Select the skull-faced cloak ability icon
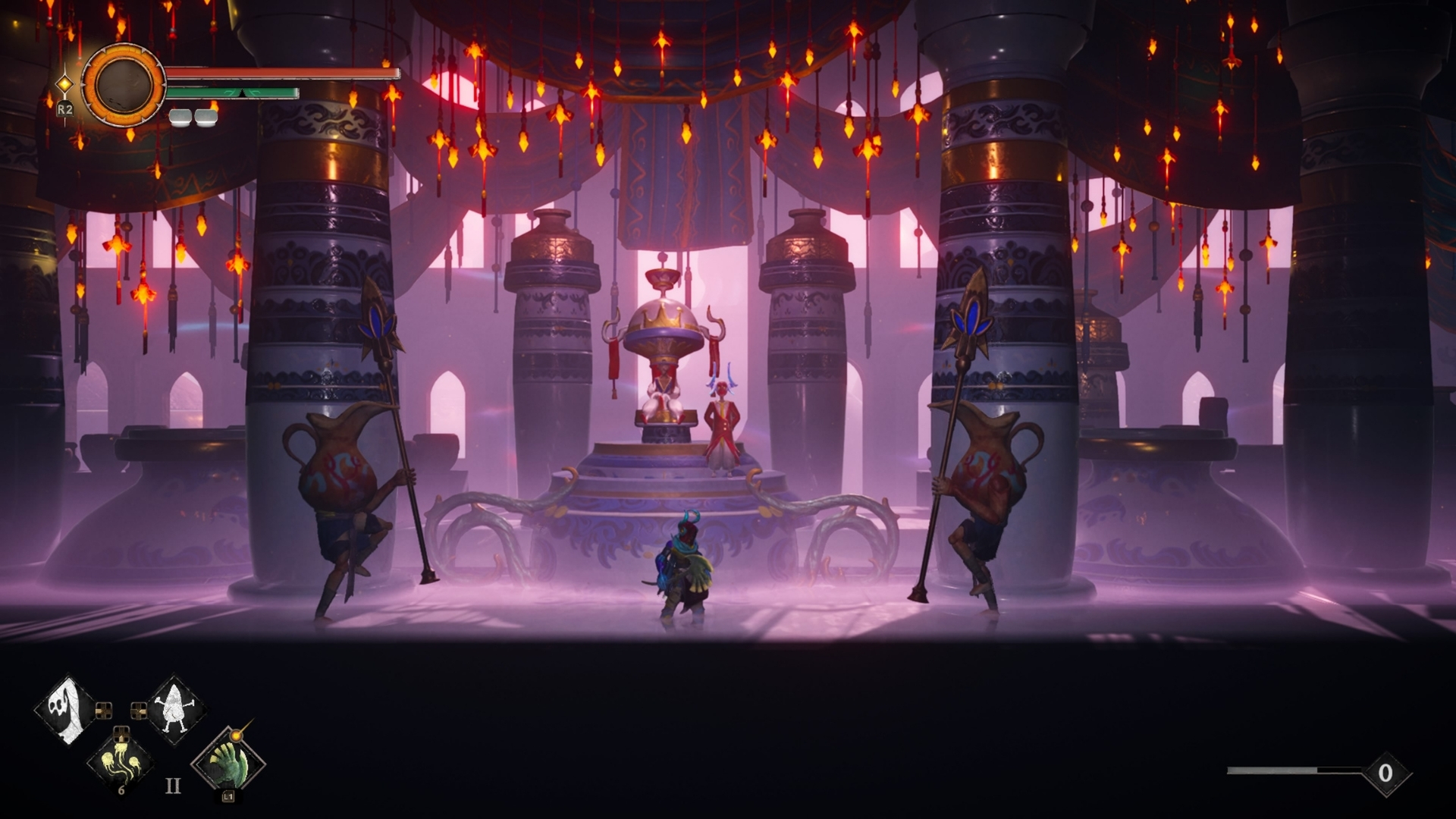Screen dimensions: 1456x819 (64, 711)
